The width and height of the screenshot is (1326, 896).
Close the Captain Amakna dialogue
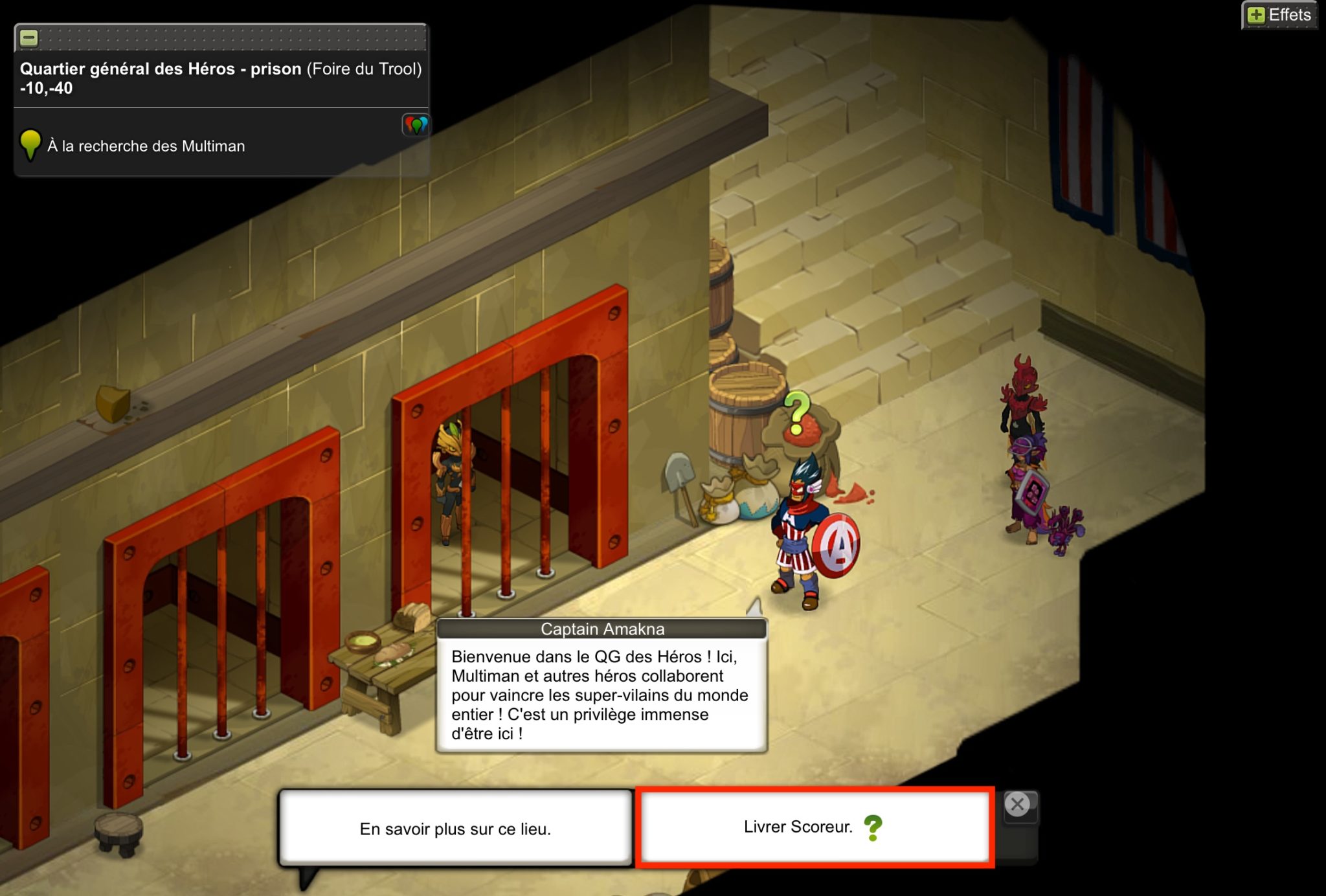1017,804
